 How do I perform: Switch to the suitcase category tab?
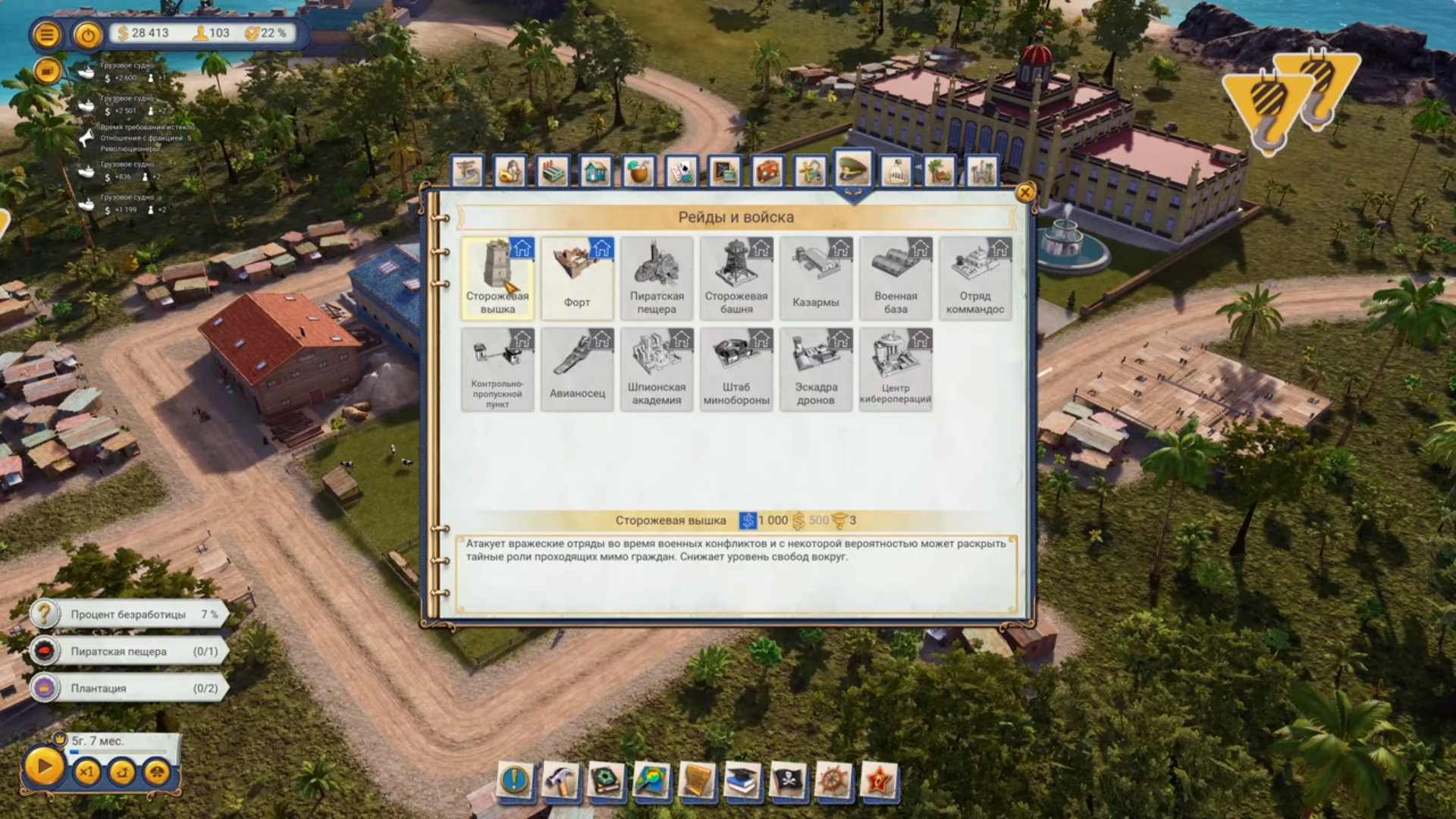(767, 171)
